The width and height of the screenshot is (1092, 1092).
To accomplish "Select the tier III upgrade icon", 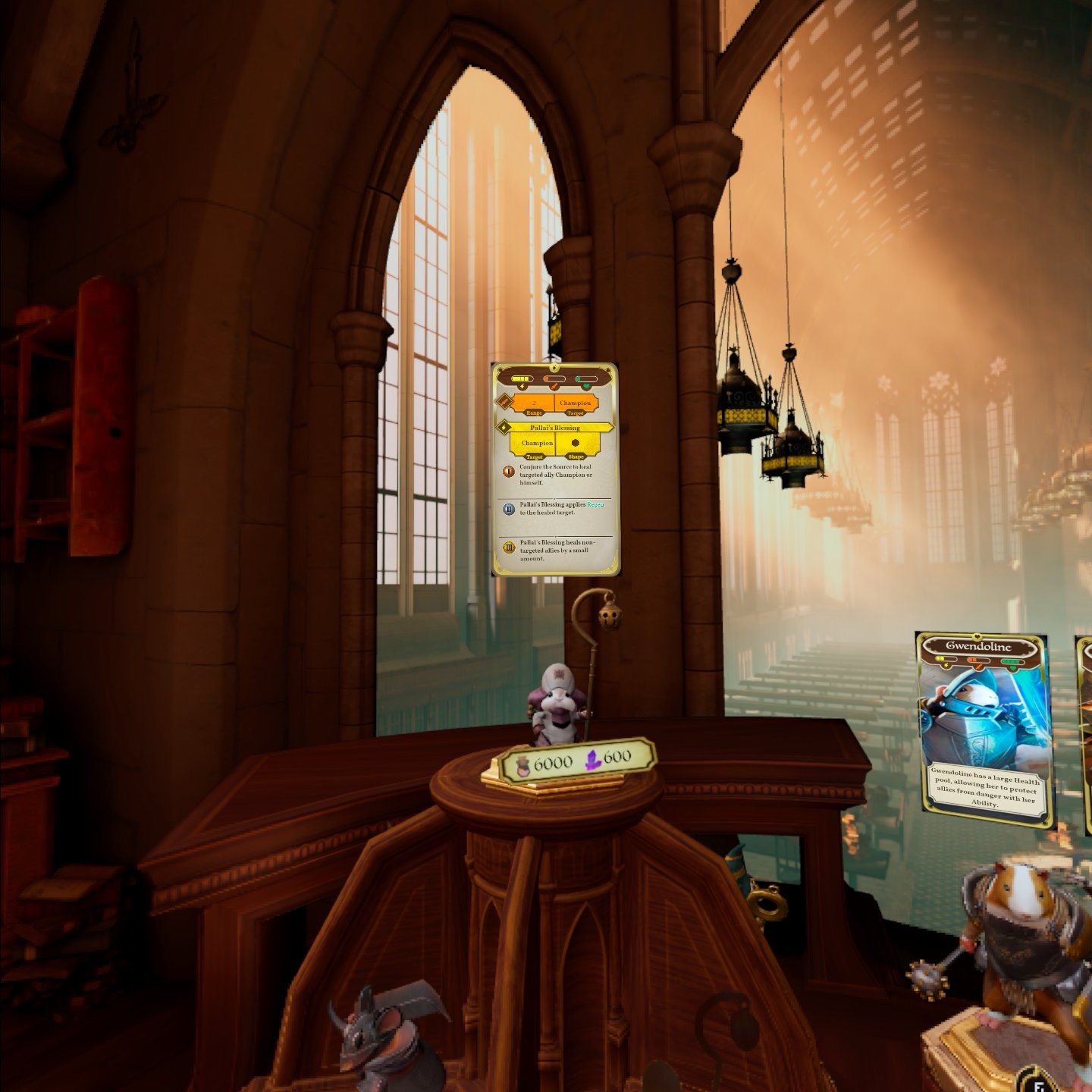I will tap(510, 547).
